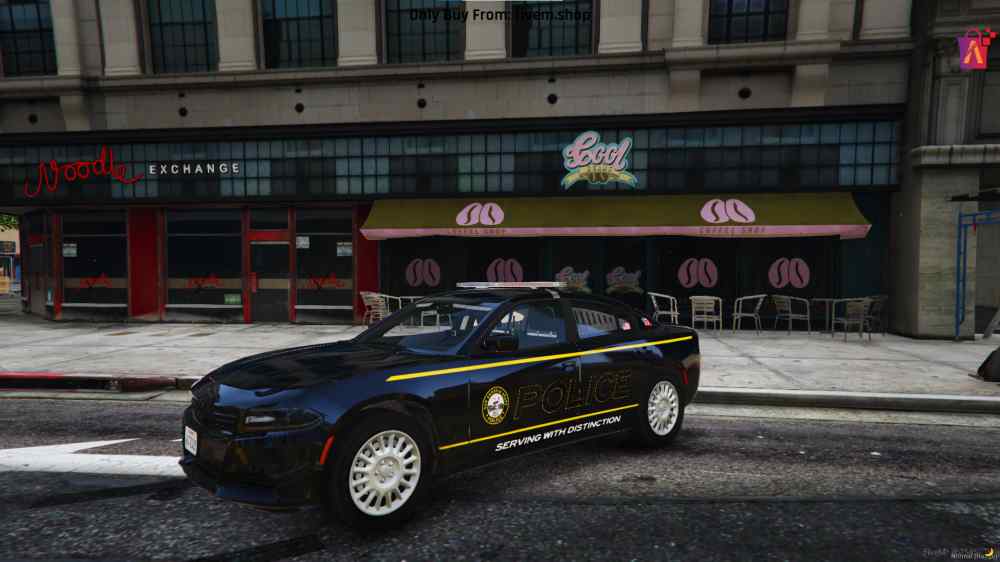Open the fivem.shop watermark link

(499, 15)
